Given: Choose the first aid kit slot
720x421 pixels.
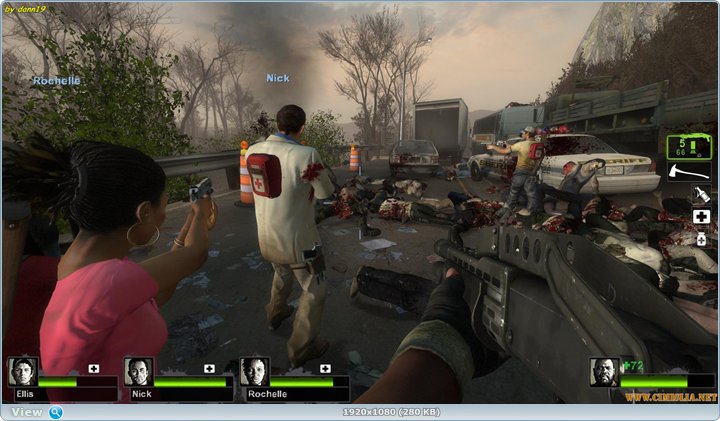Looking at the screenshot, I should (x=701, y=217).
